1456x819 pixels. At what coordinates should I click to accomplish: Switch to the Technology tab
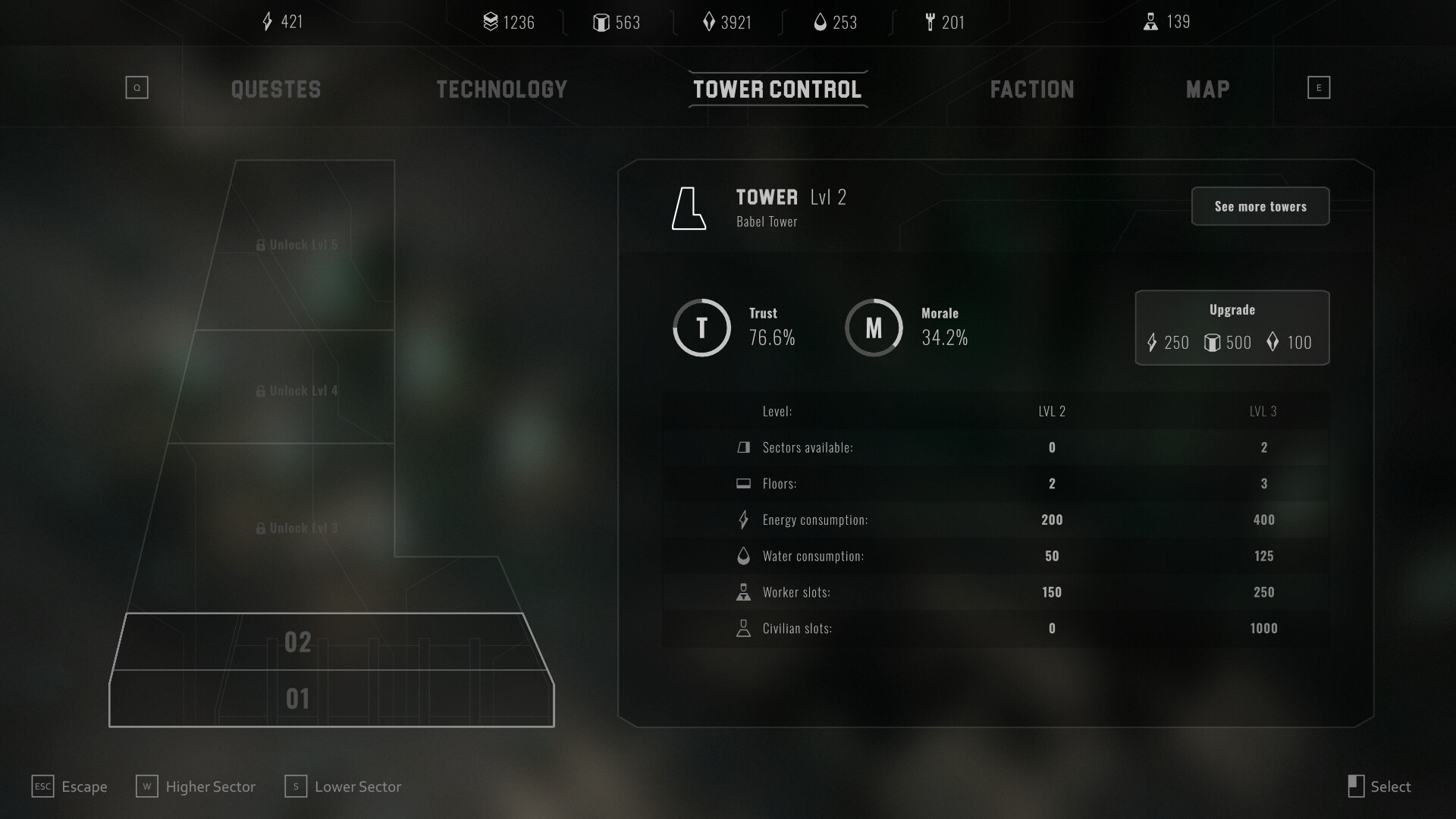[500, 89]
